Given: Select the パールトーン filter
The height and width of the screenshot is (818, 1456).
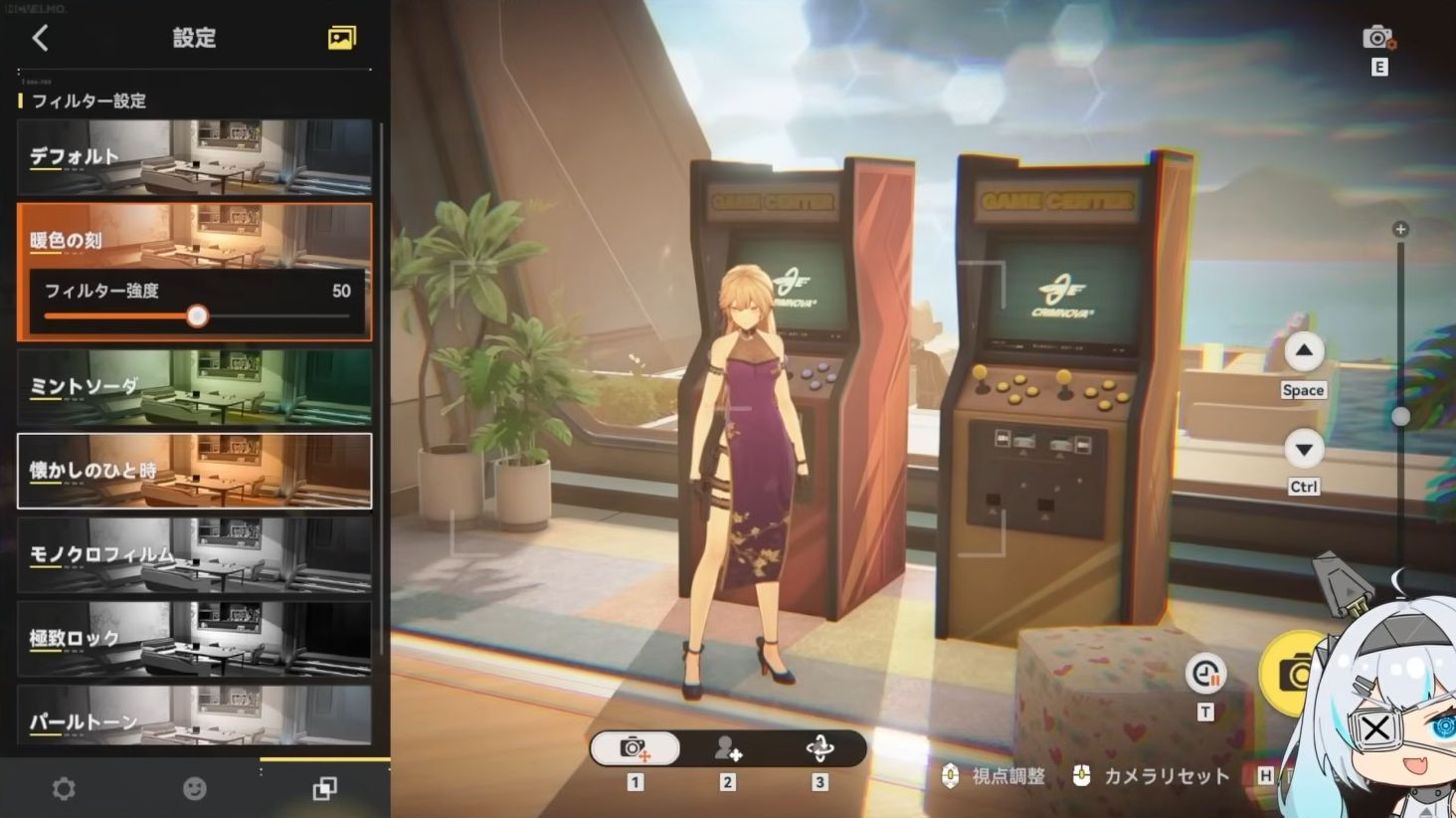Looking at the screenshot, I should tap(194, 716).
